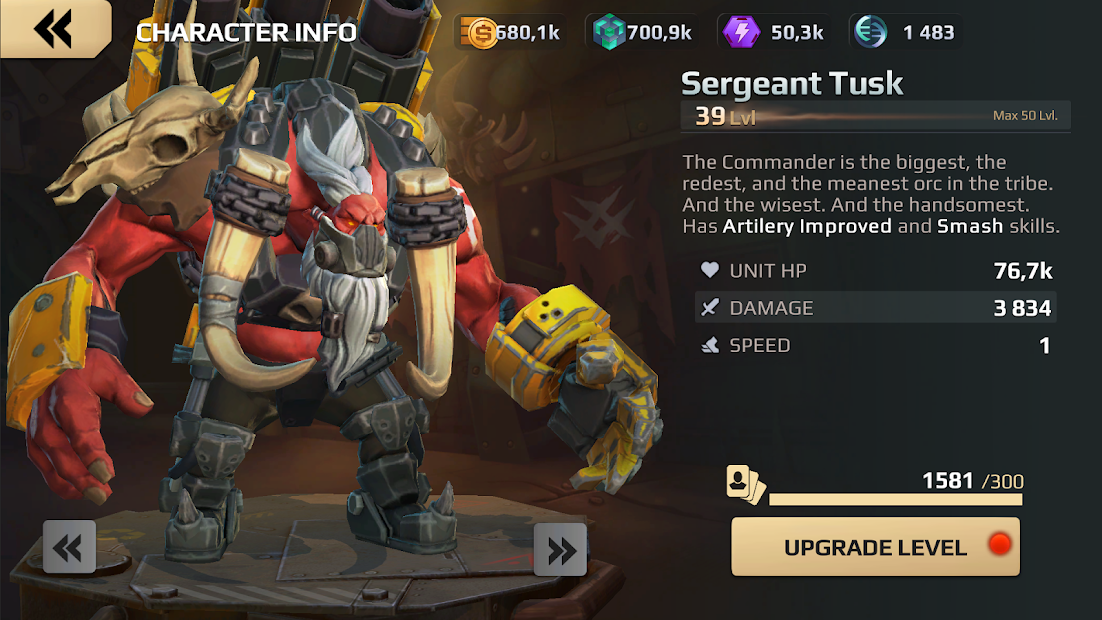Upgrade Sergeant Tusk's level
The image size is (1102, 620).
[875, 547]
